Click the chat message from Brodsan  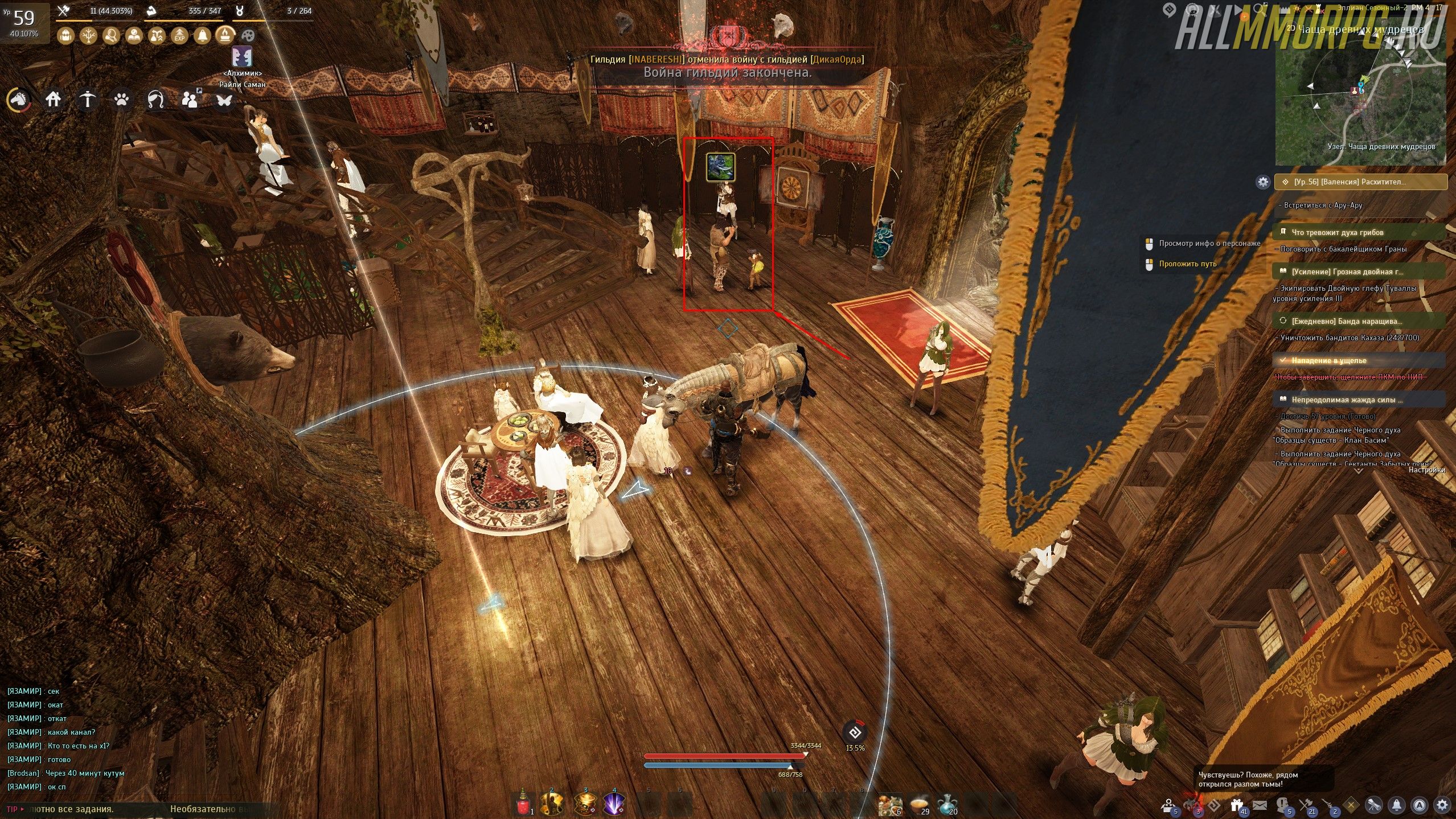[65, 773]
